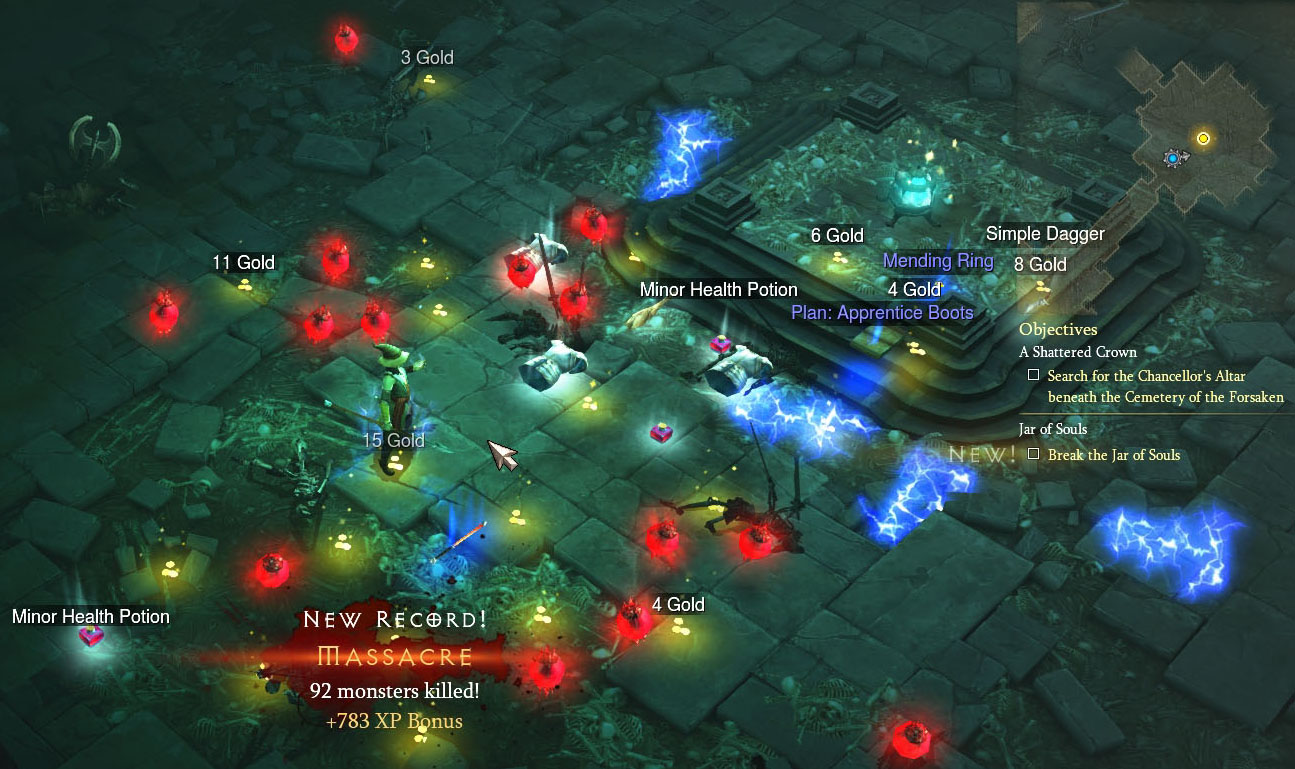The width and height of the screenshot is (1295, 769).
Task: Select the yellow objective marker on minimap
Action: tap(1203, 138)
